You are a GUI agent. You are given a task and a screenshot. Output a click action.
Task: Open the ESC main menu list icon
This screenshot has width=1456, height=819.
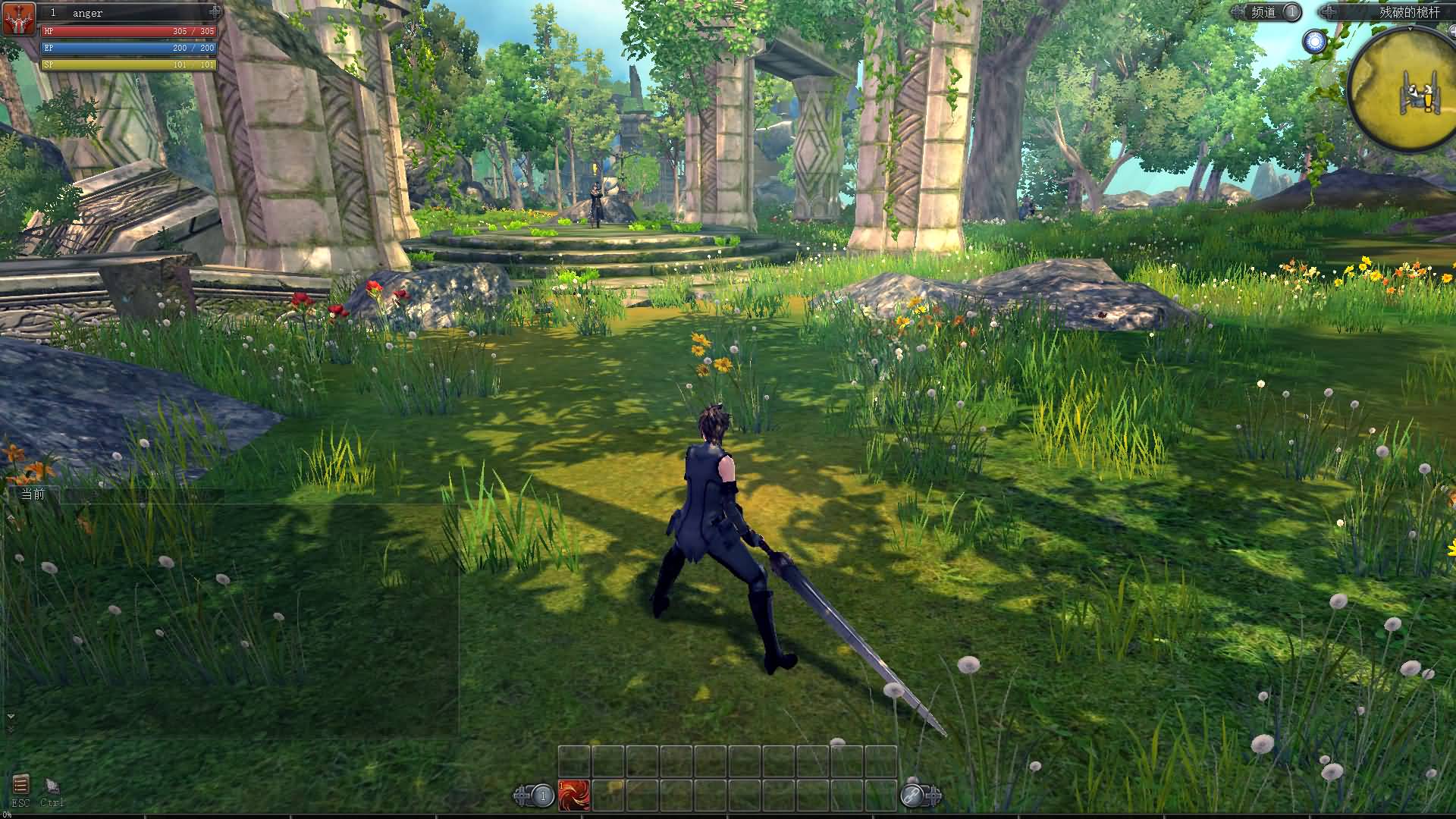tap(20, 784)
